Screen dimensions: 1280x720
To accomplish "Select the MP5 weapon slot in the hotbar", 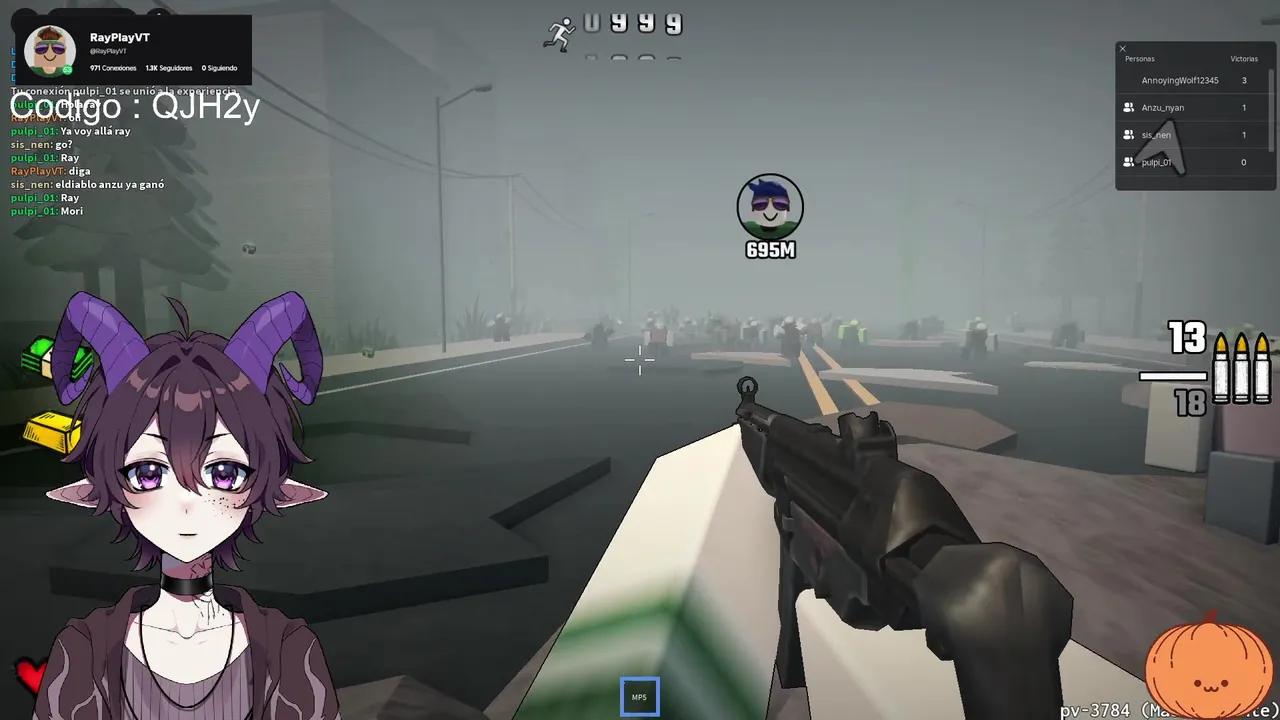I will click(639, 695).
